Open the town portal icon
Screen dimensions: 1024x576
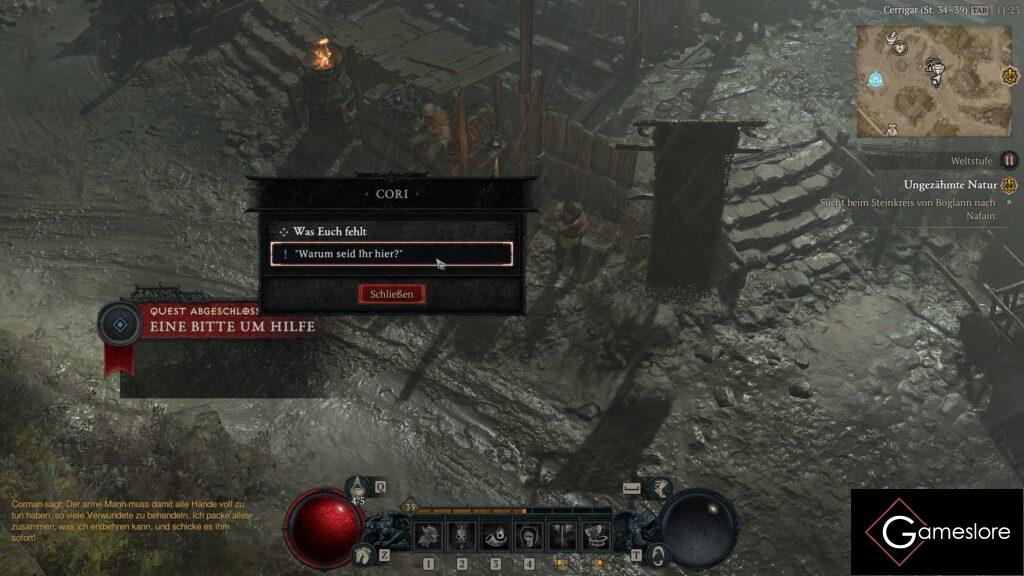pos(657,553)
